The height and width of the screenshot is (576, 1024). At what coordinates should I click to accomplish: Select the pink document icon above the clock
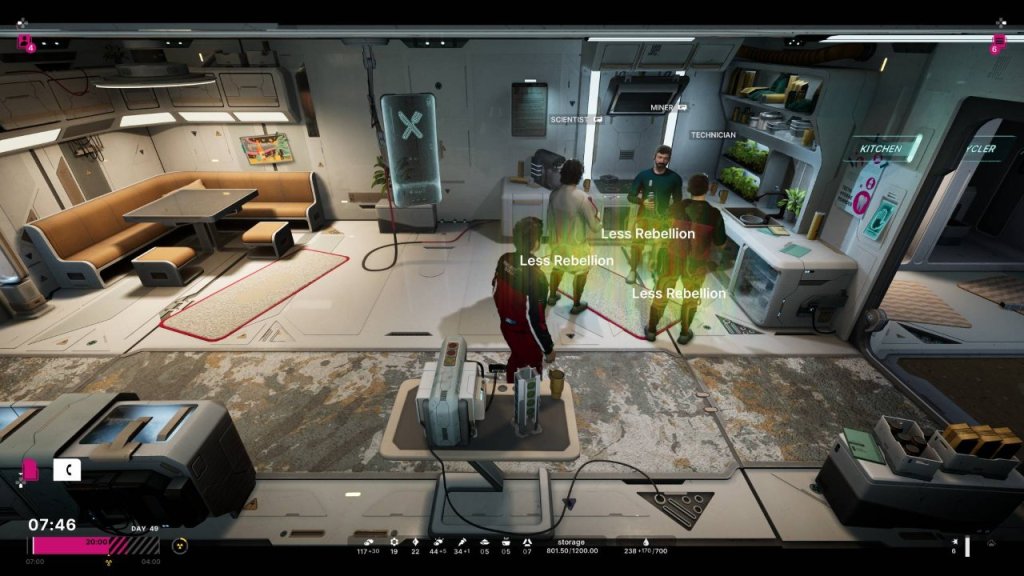[x=31, y=468]
